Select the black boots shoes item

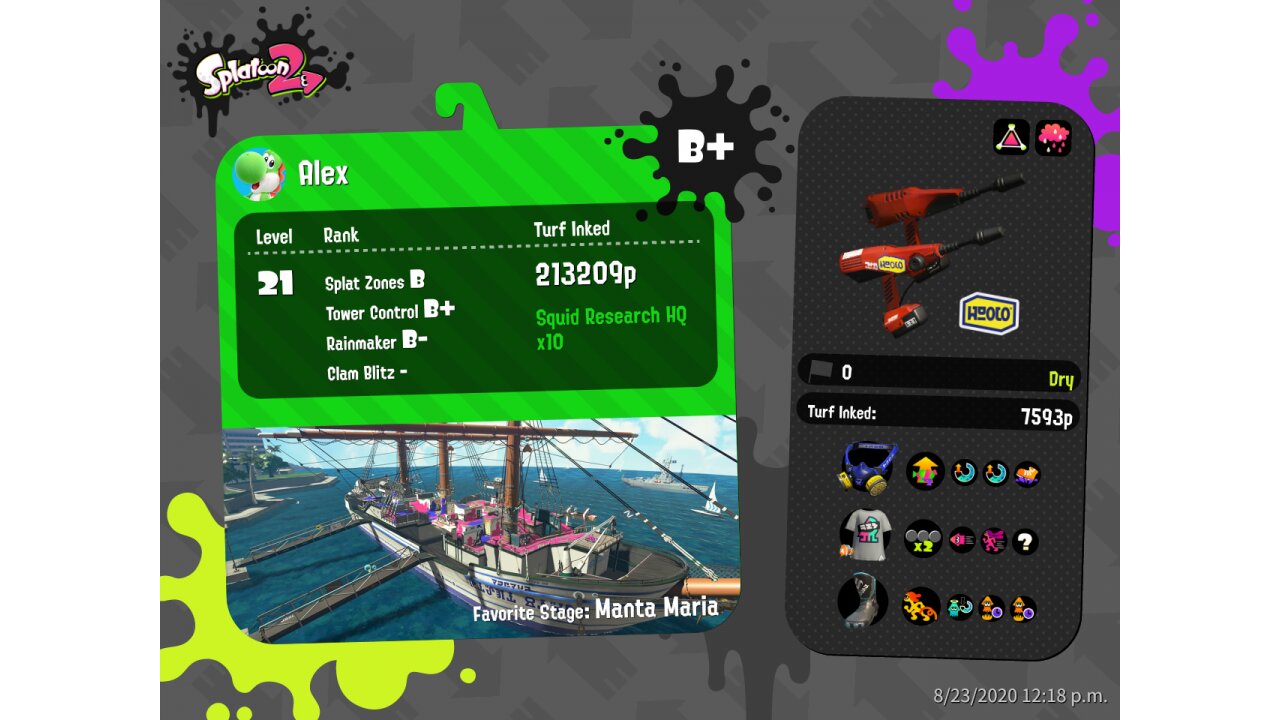pyautogui.click(x=862, y=602)
